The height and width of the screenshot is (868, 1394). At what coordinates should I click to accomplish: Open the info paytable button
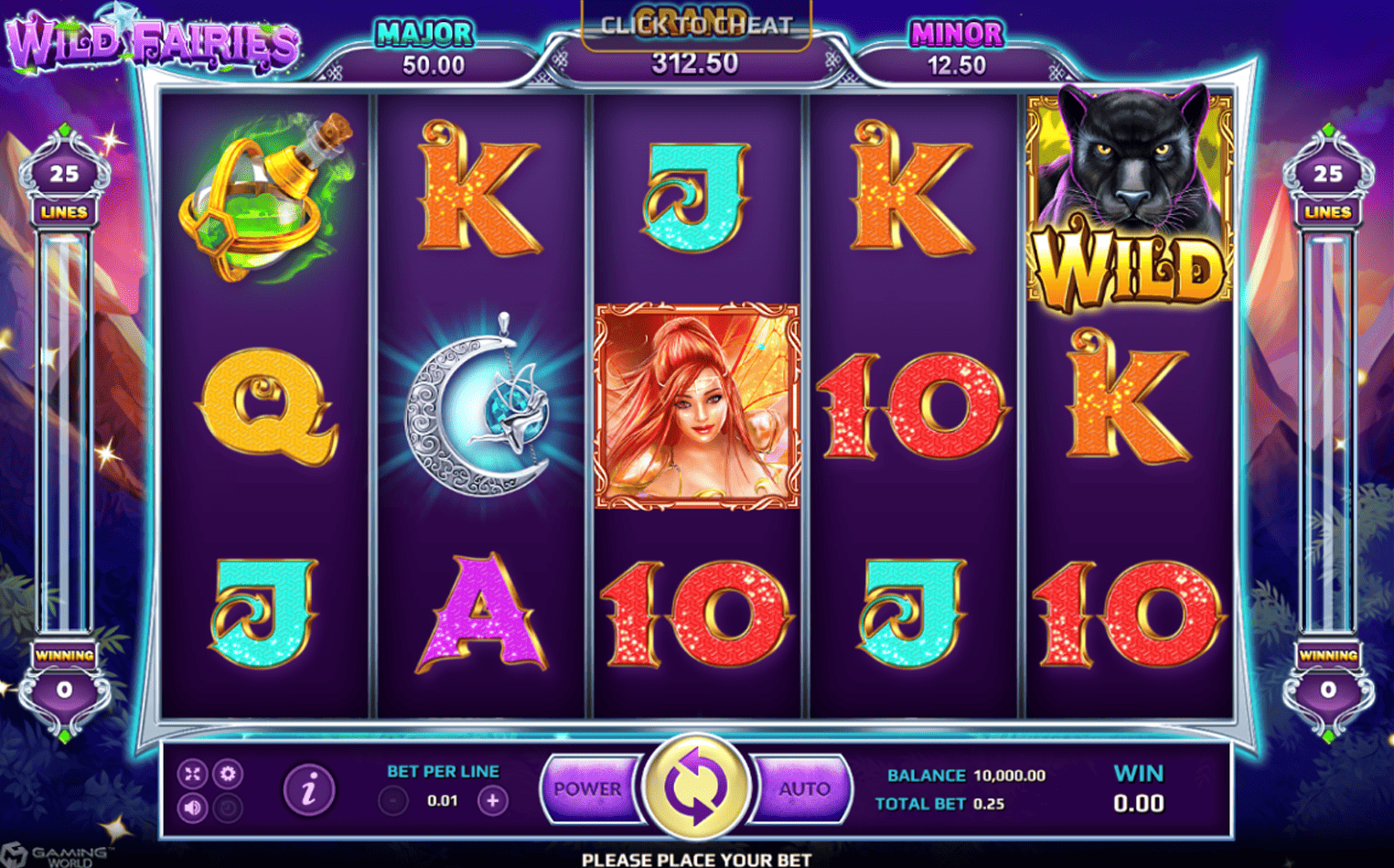[309, 789]
